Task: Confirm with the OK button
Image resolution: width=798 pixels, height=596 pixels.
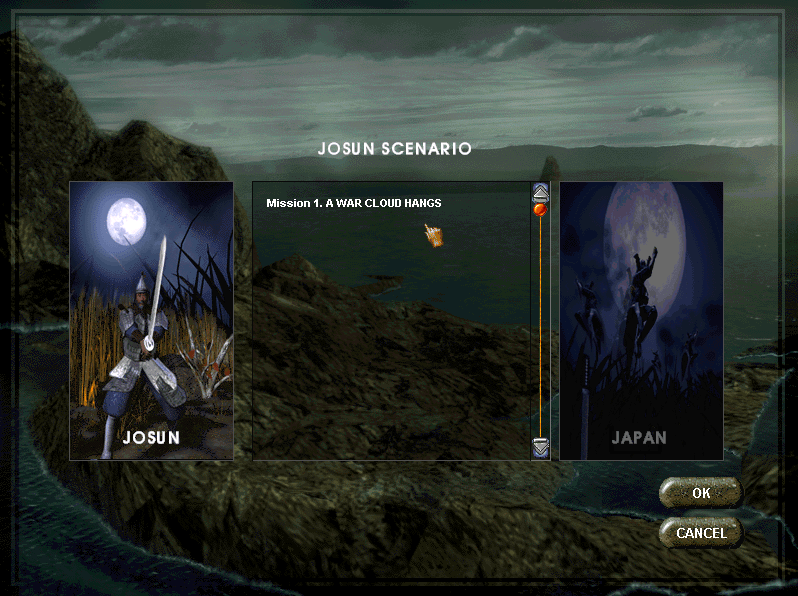Action: [x=700, y=493]
